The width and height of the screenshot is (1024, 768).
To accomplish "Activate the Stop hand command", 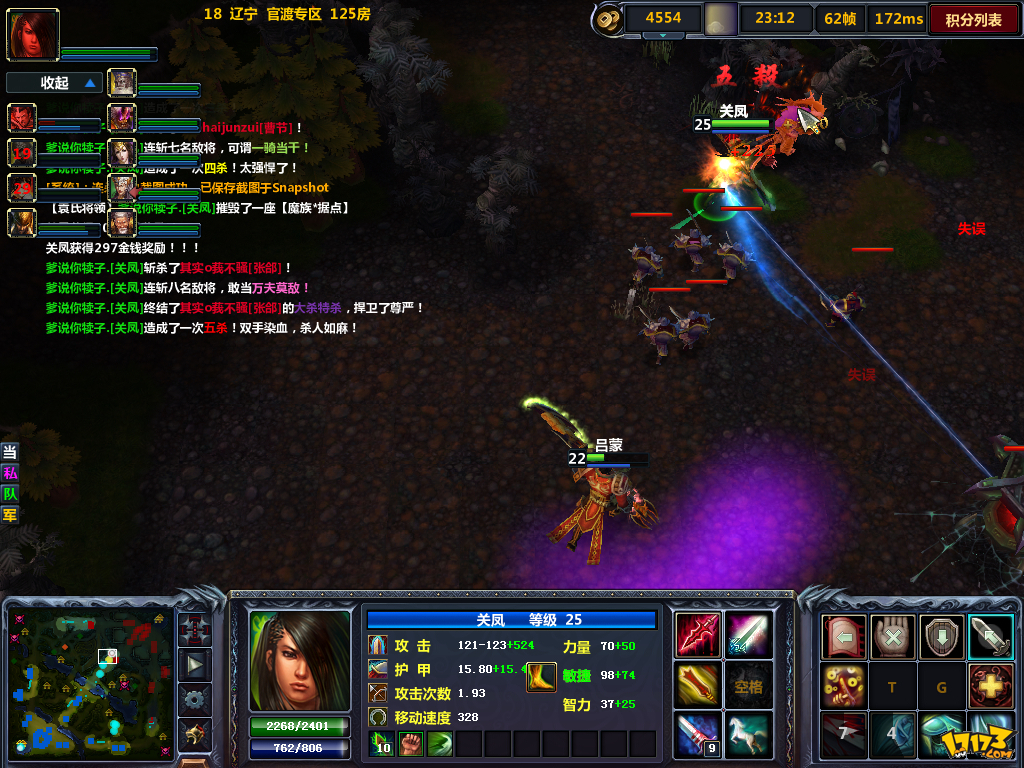I will pyautogui.click(x=892, y=637).
